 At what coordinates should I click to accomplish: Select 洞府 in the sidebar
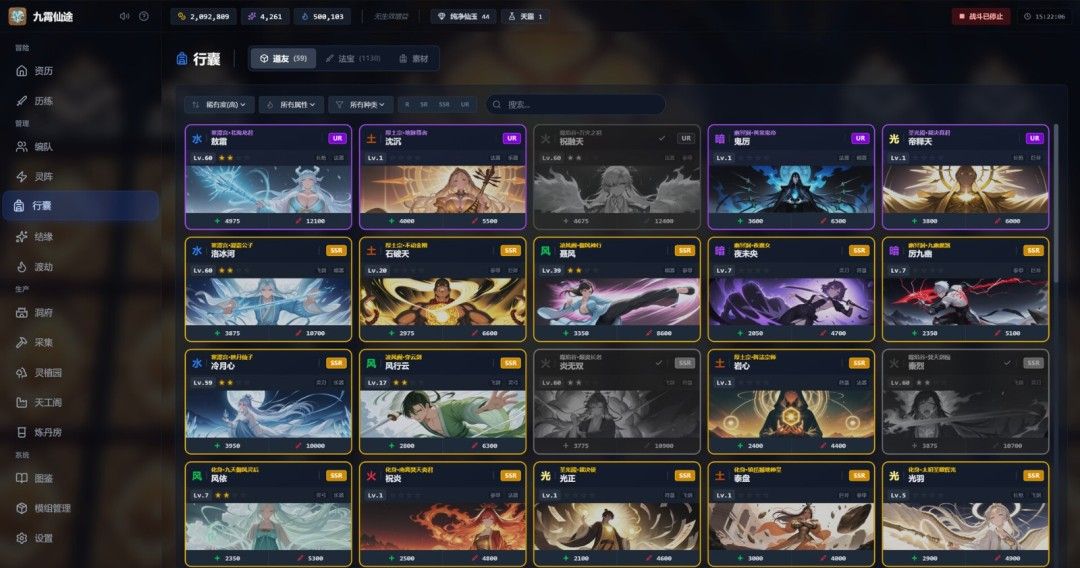click(43, 312)
